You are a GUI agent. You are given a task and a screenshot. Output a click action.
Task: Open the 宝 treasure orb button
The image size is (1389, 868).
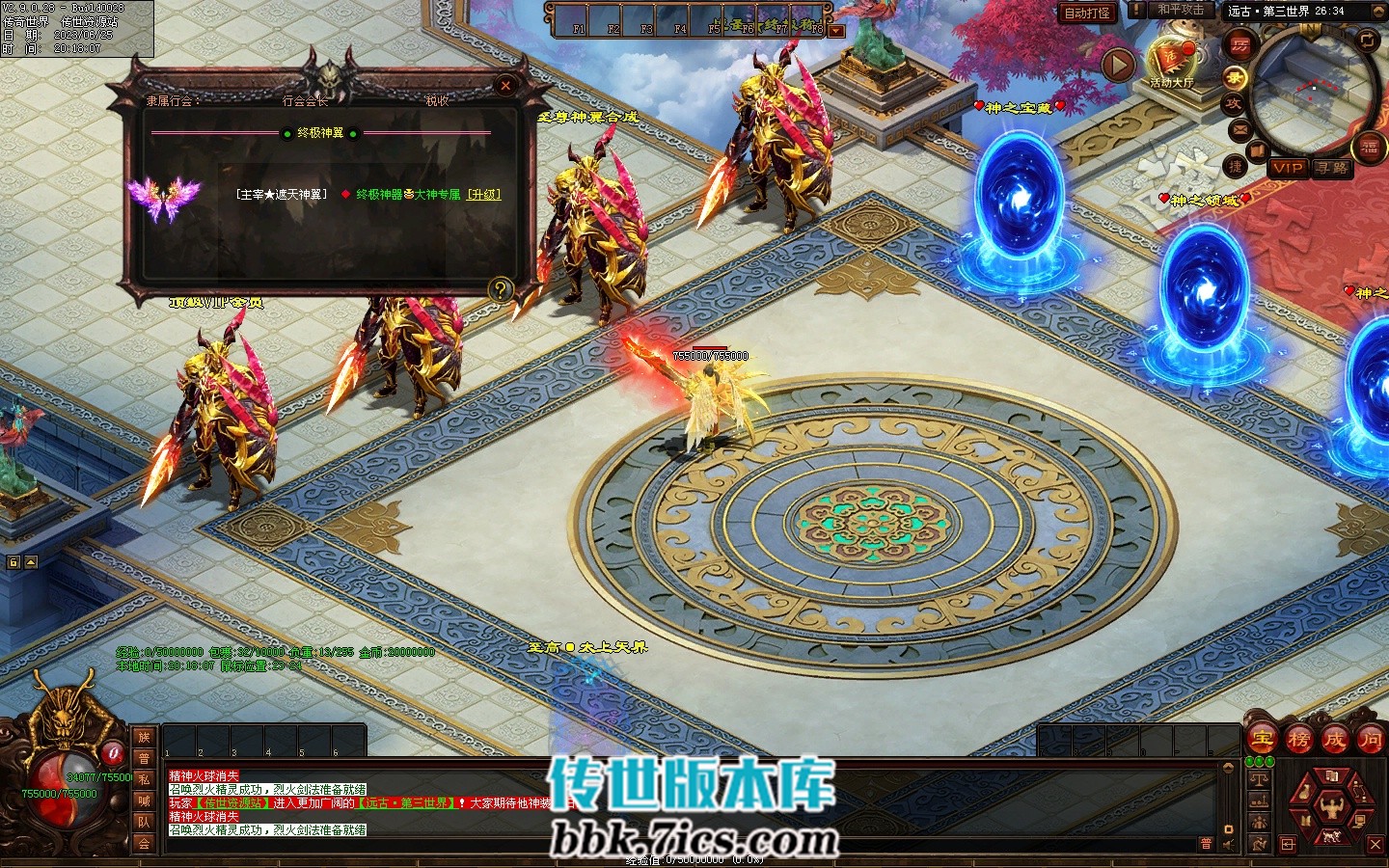point(1263,740)
